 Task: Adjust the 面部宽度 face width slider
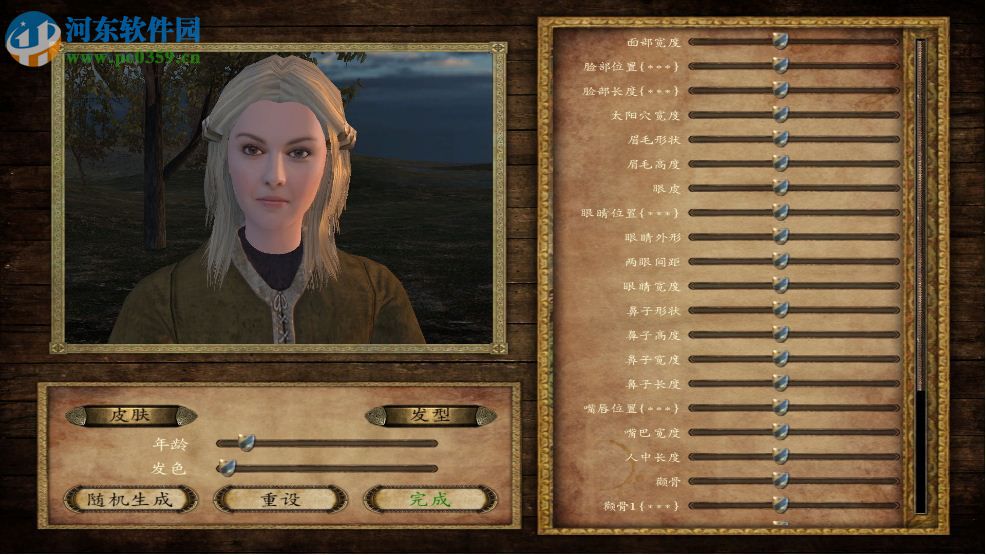click(x=780, y=41)
